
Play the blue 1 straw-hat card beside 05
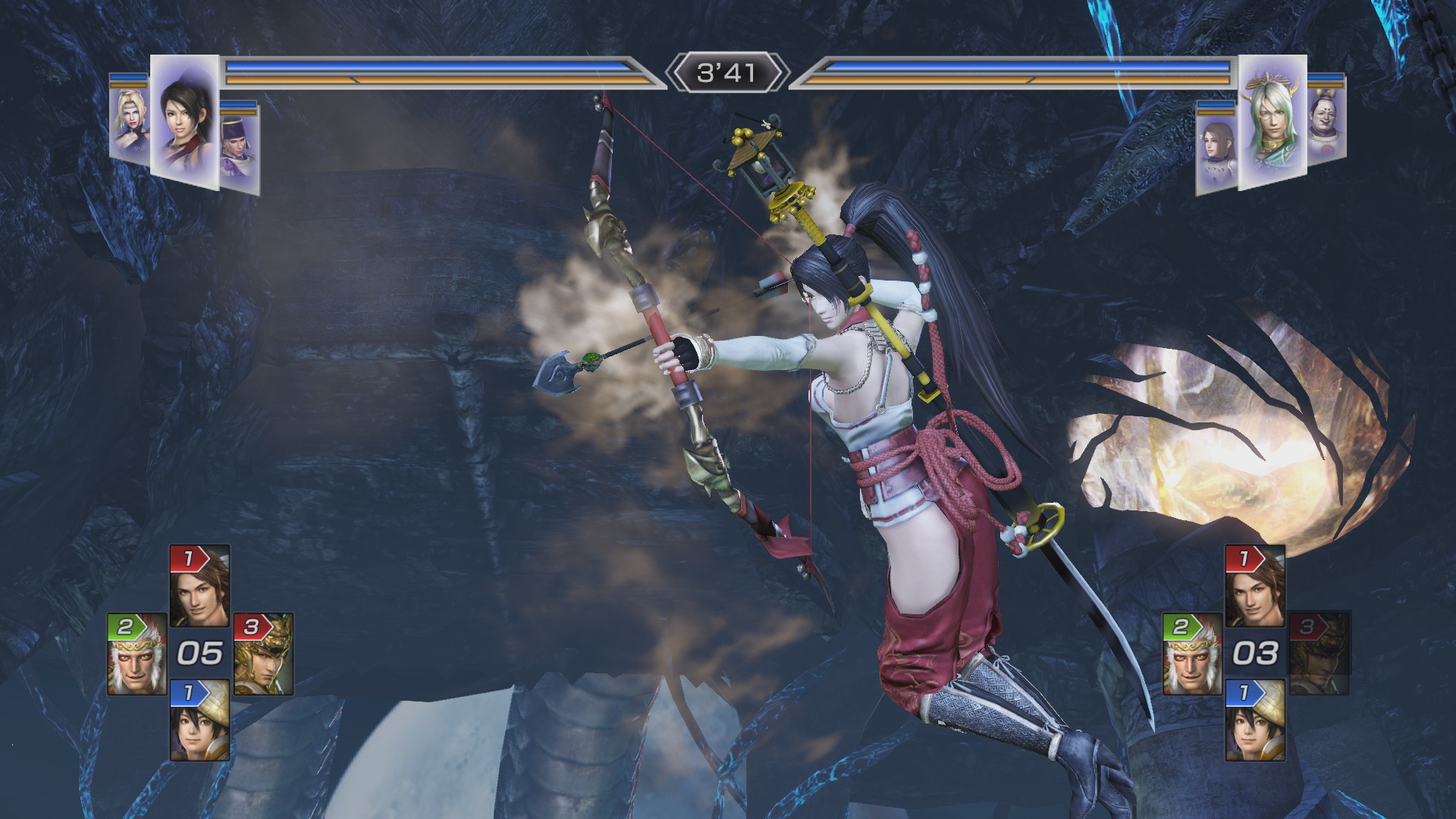[199, 720]
